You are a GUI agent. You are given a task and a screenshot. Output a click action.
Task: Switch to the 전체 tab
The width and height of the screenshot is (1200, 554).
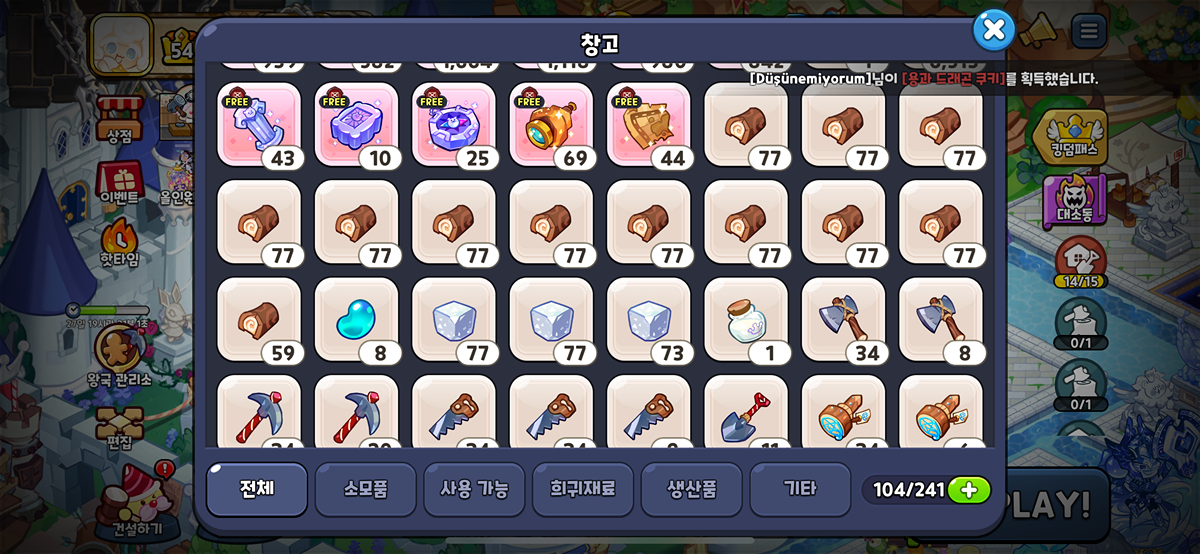pyautogui.click(x=257, y=489)
